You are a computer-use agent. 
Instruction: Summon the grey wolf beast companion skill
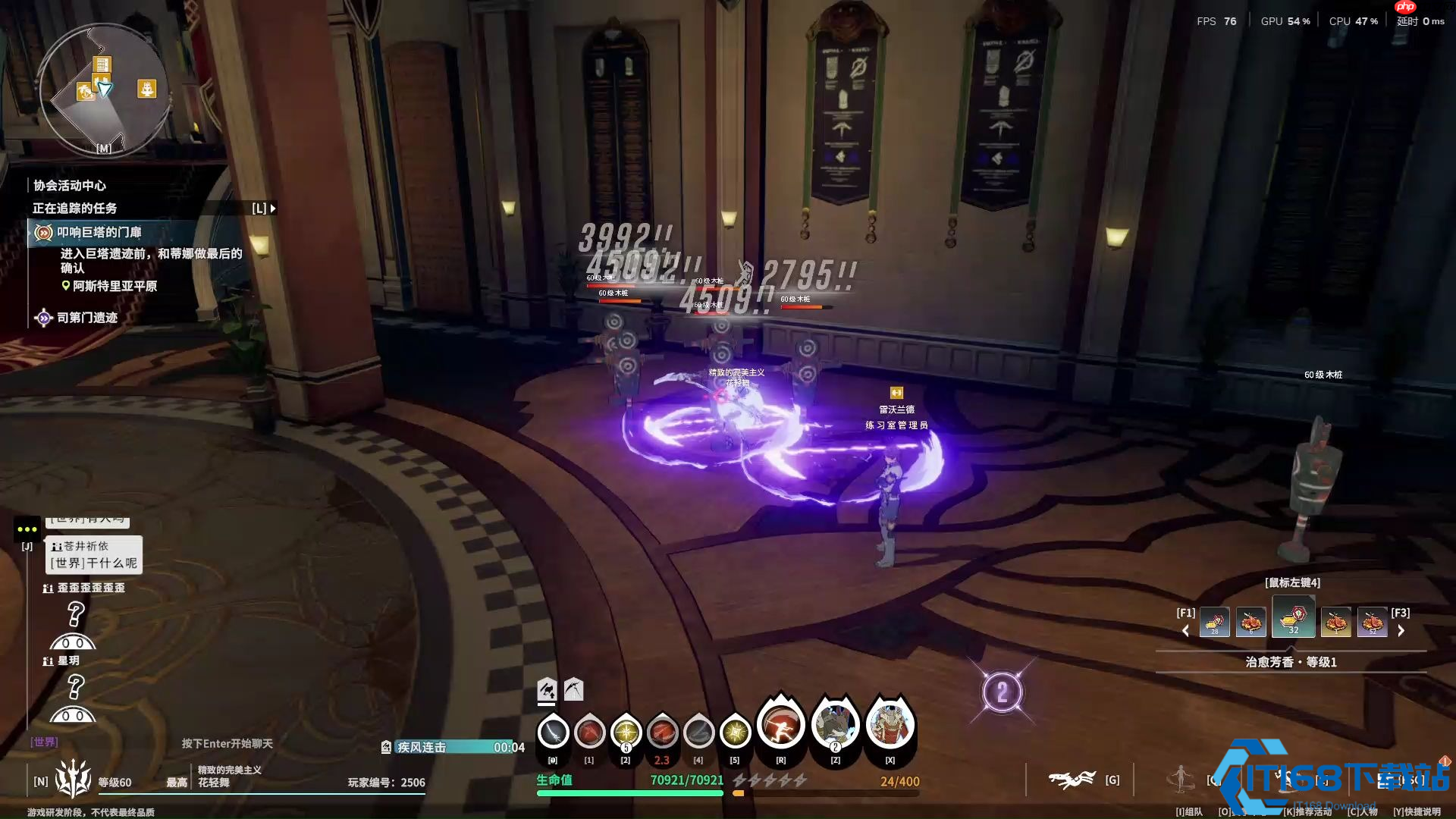835,726
